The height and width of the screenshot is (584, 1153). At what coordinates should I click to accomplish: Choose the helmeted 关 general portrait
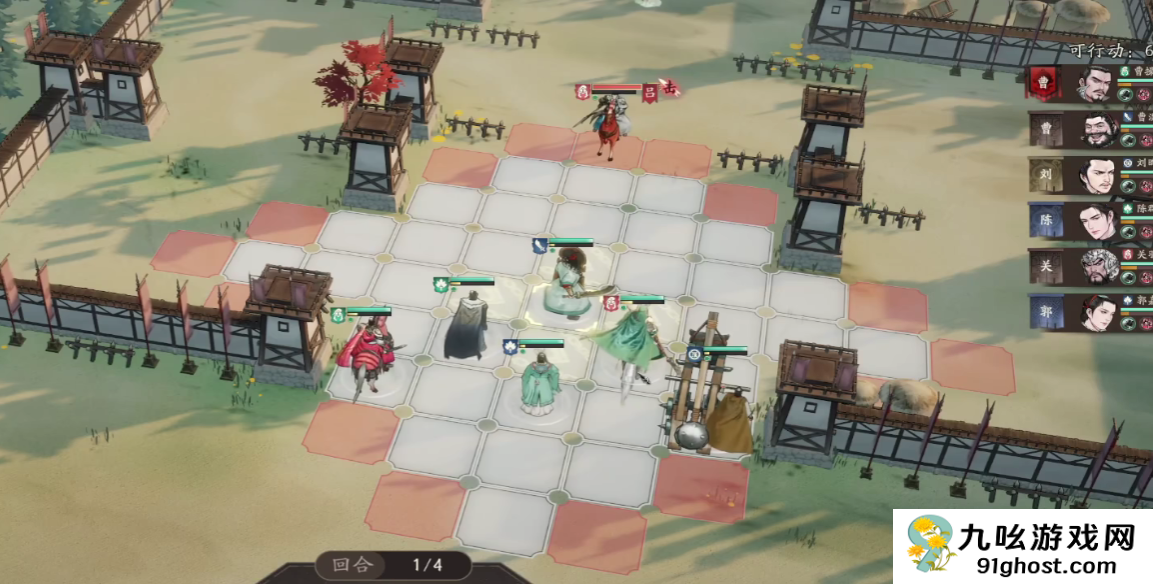(x=1096, y=267)
